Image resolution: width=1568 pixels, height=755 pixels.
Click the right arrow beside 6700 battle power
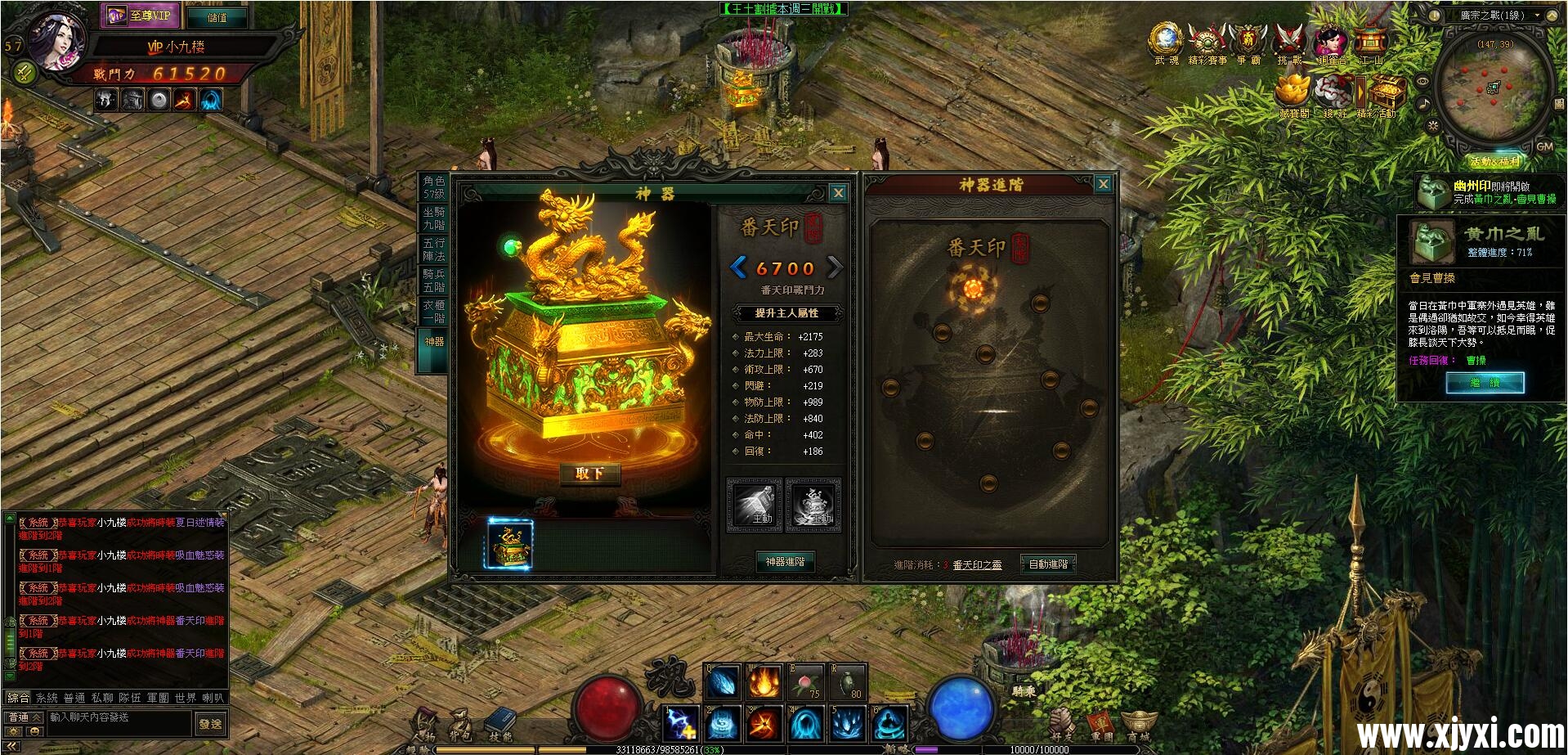836,267
